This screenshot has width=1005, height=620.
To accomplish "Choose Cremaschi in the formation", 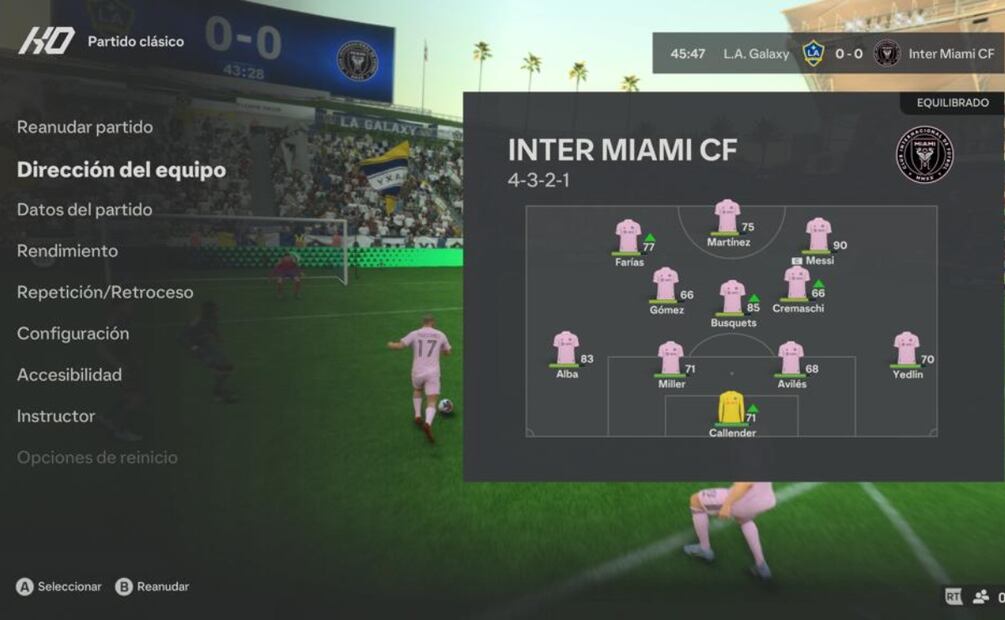I will tap(797, 283).
